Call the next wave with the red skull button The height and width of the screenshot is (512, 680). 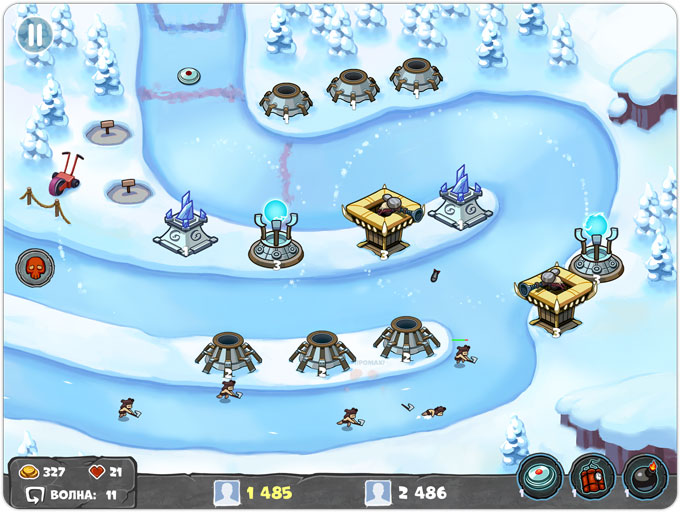34,268
